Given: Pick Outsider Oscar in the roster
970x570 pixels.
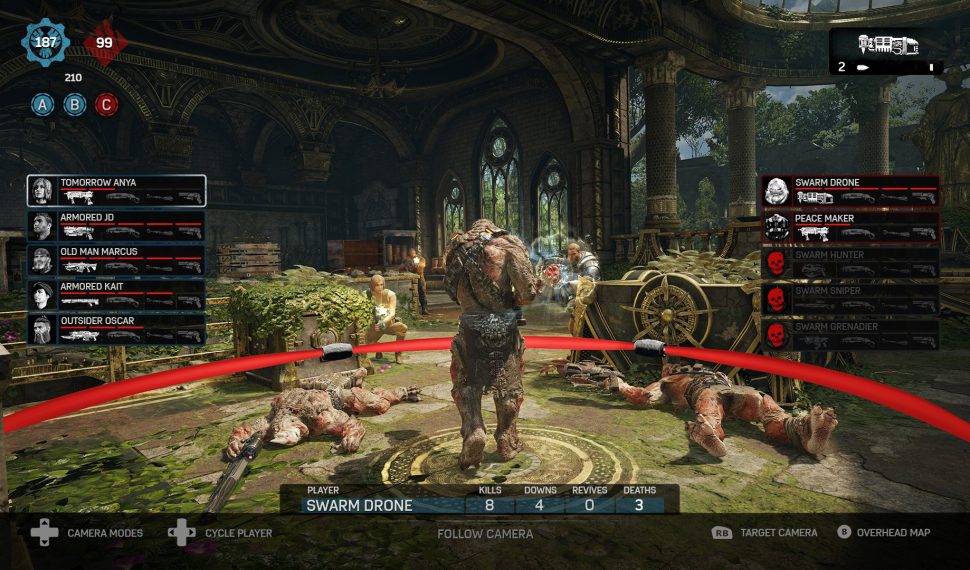Looking at the screenshot, I should click(x=117, y=329).
